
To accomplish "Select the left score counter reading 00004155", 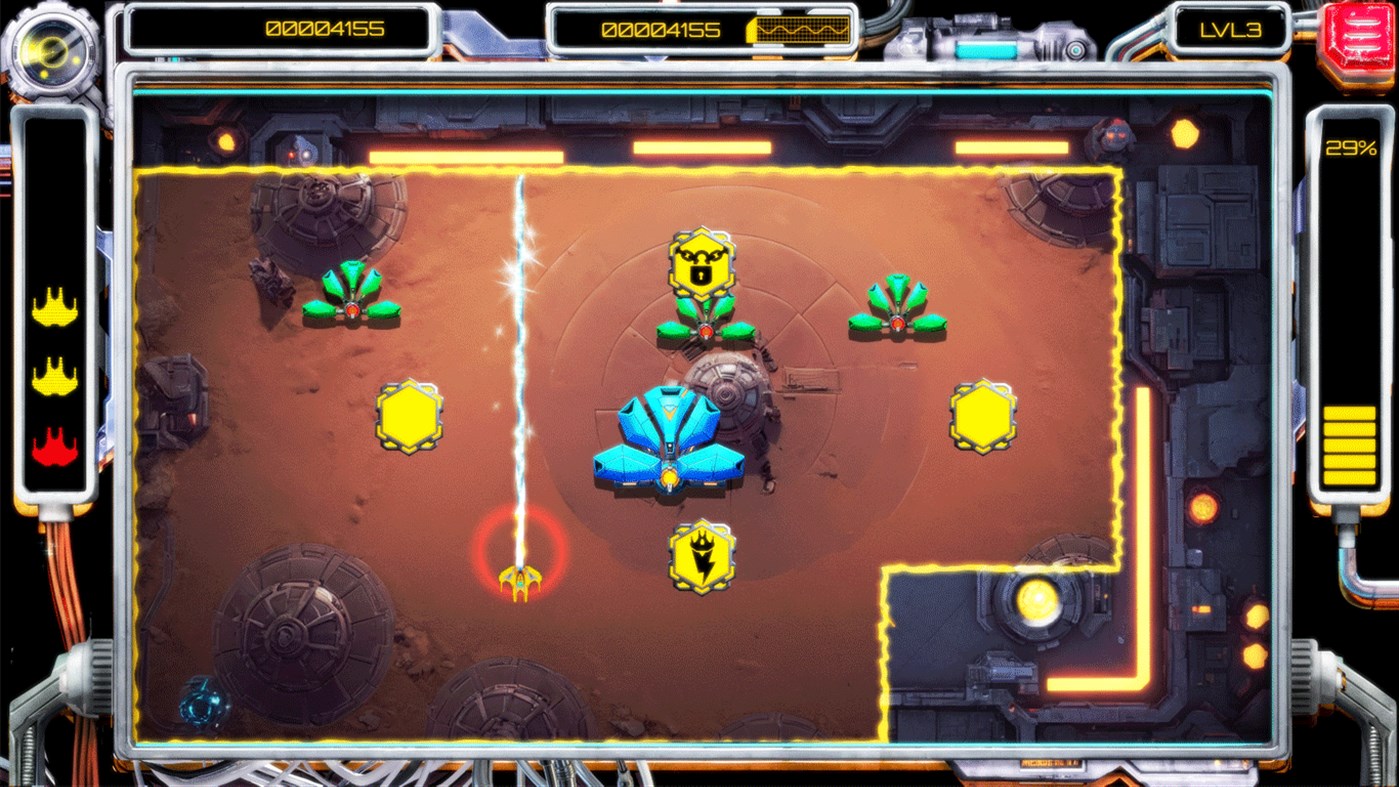I will 325,29.
